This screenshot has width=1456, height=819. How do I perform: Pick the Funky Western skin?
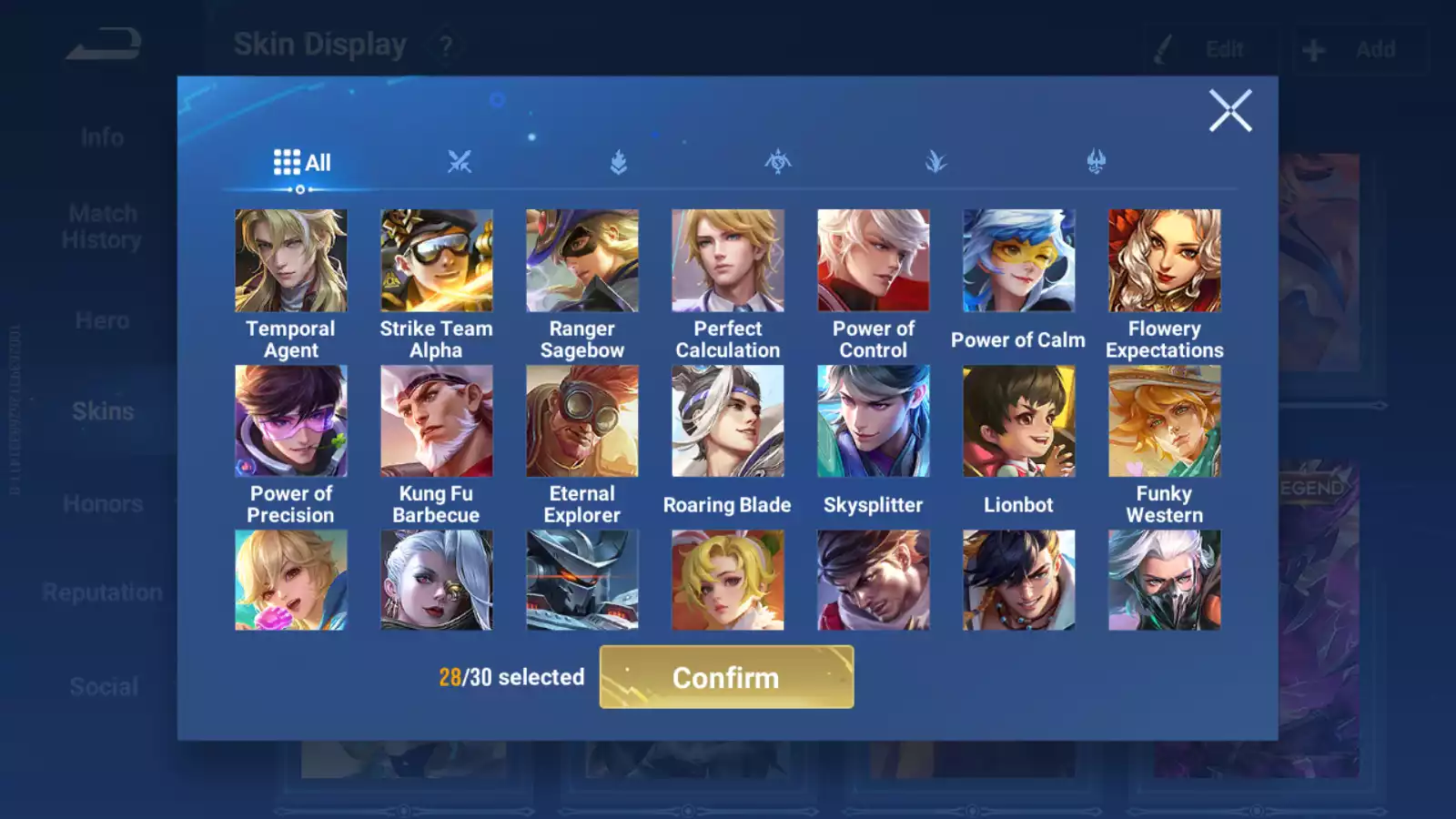(1164, 421)
